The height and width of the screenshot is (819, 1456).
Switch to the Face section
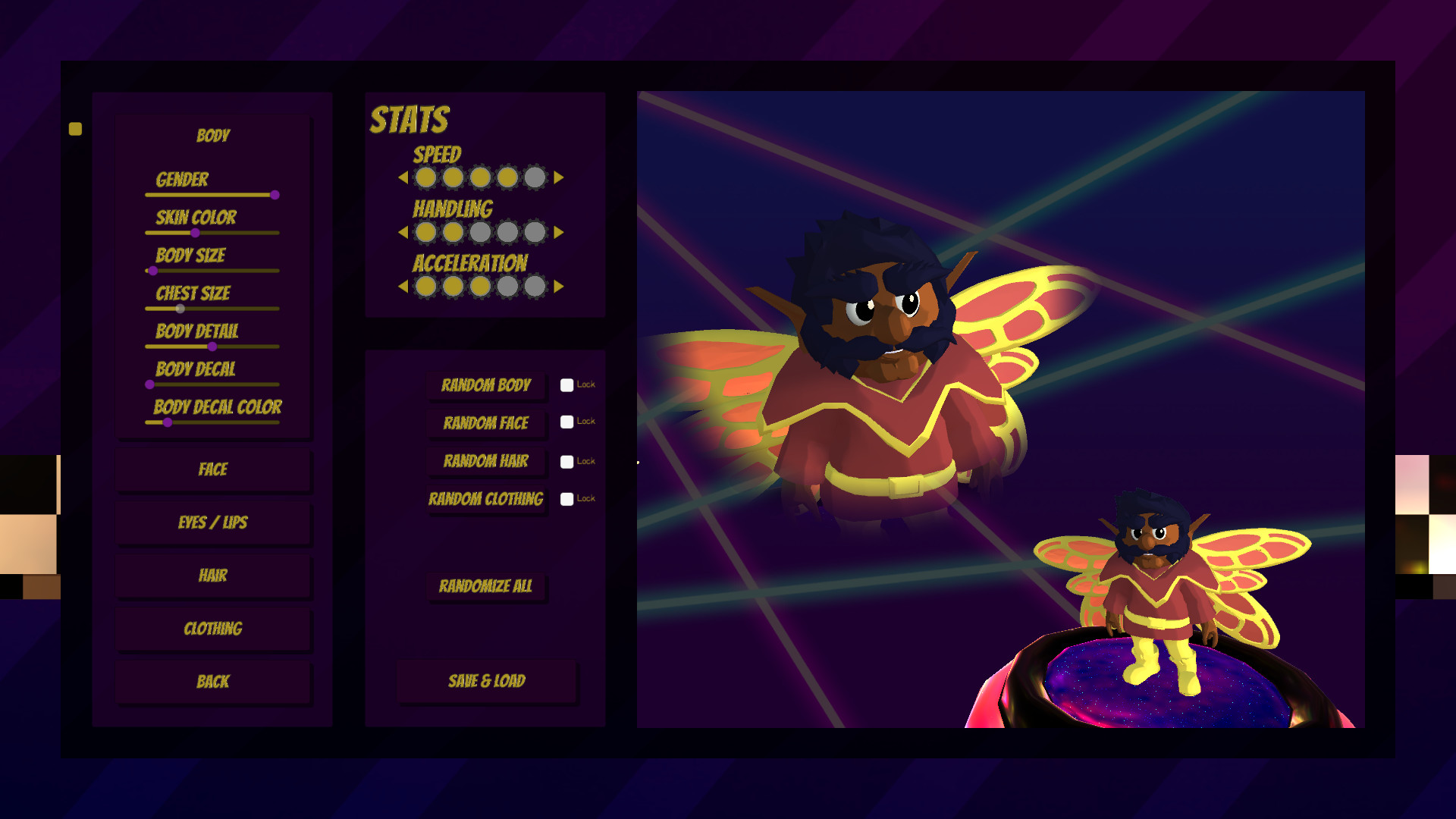tap(213, 469)
